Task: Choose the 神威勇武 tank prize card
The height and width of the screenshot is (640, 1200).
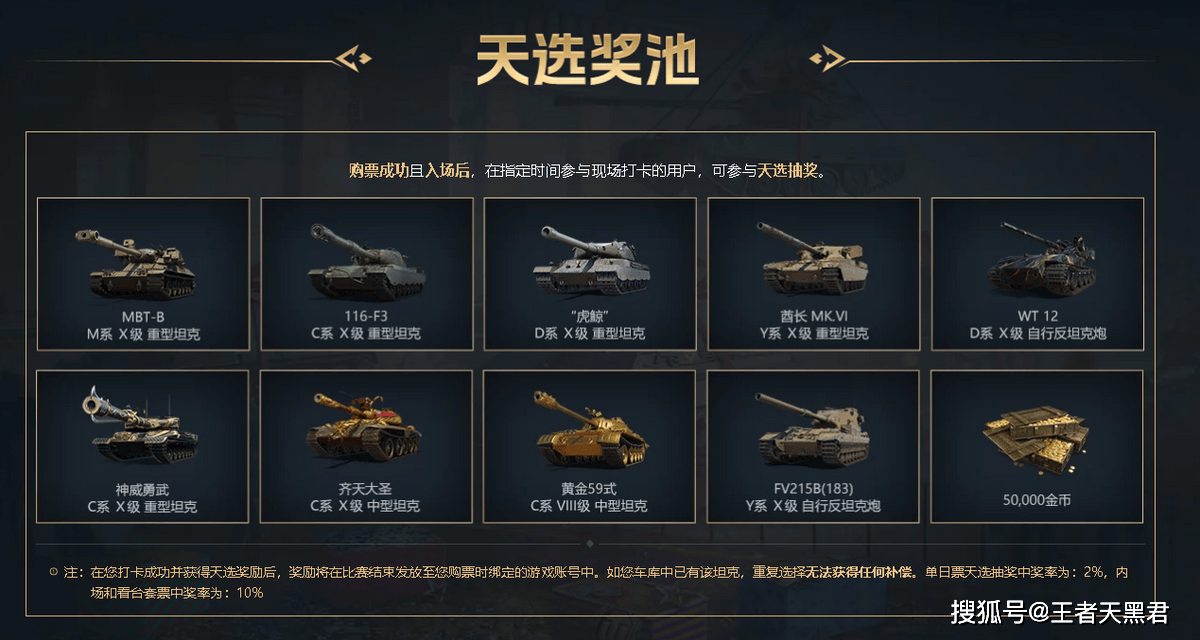Action: [x=143, y=446]
